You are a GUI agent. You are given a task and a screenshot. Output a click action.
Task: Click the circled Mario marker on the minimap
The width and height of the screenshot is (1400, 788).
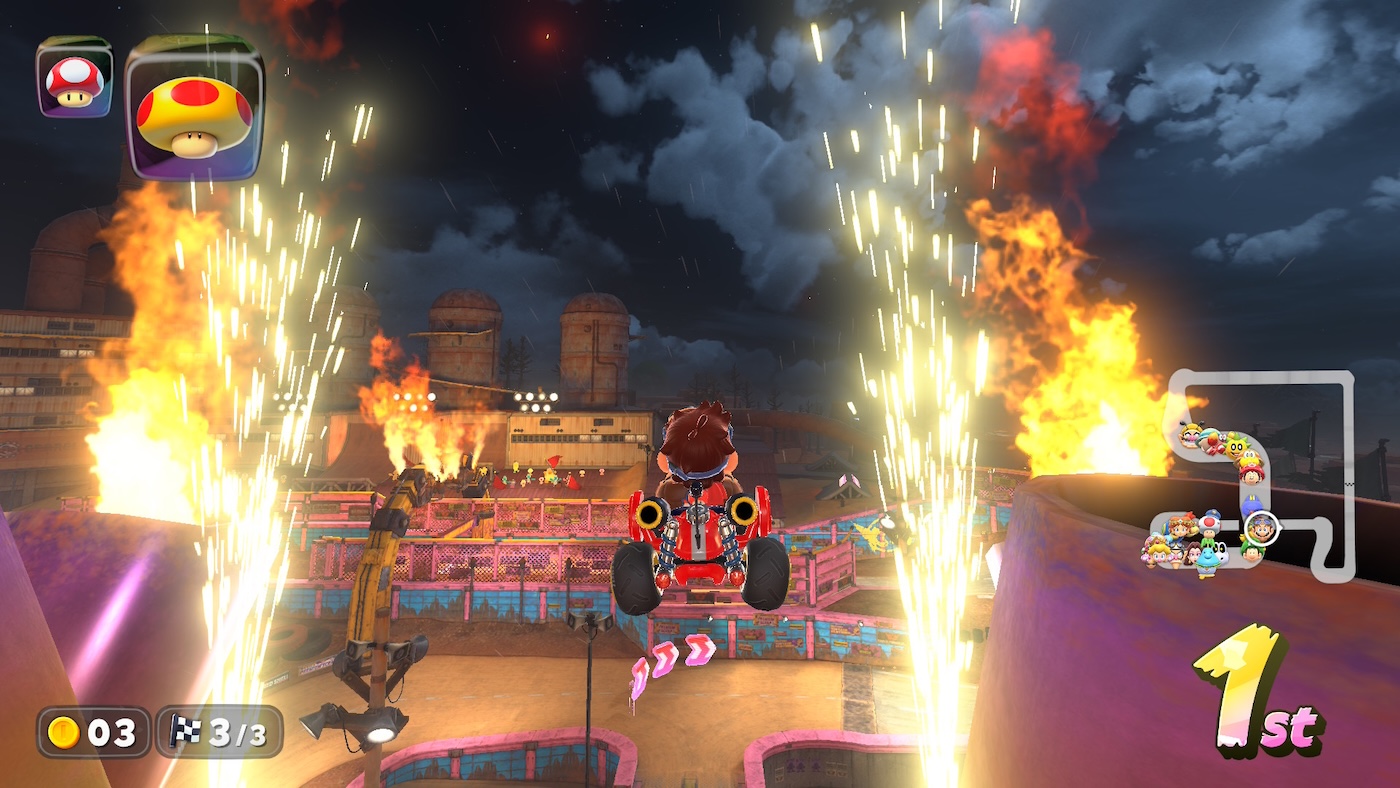(1261, 528)
